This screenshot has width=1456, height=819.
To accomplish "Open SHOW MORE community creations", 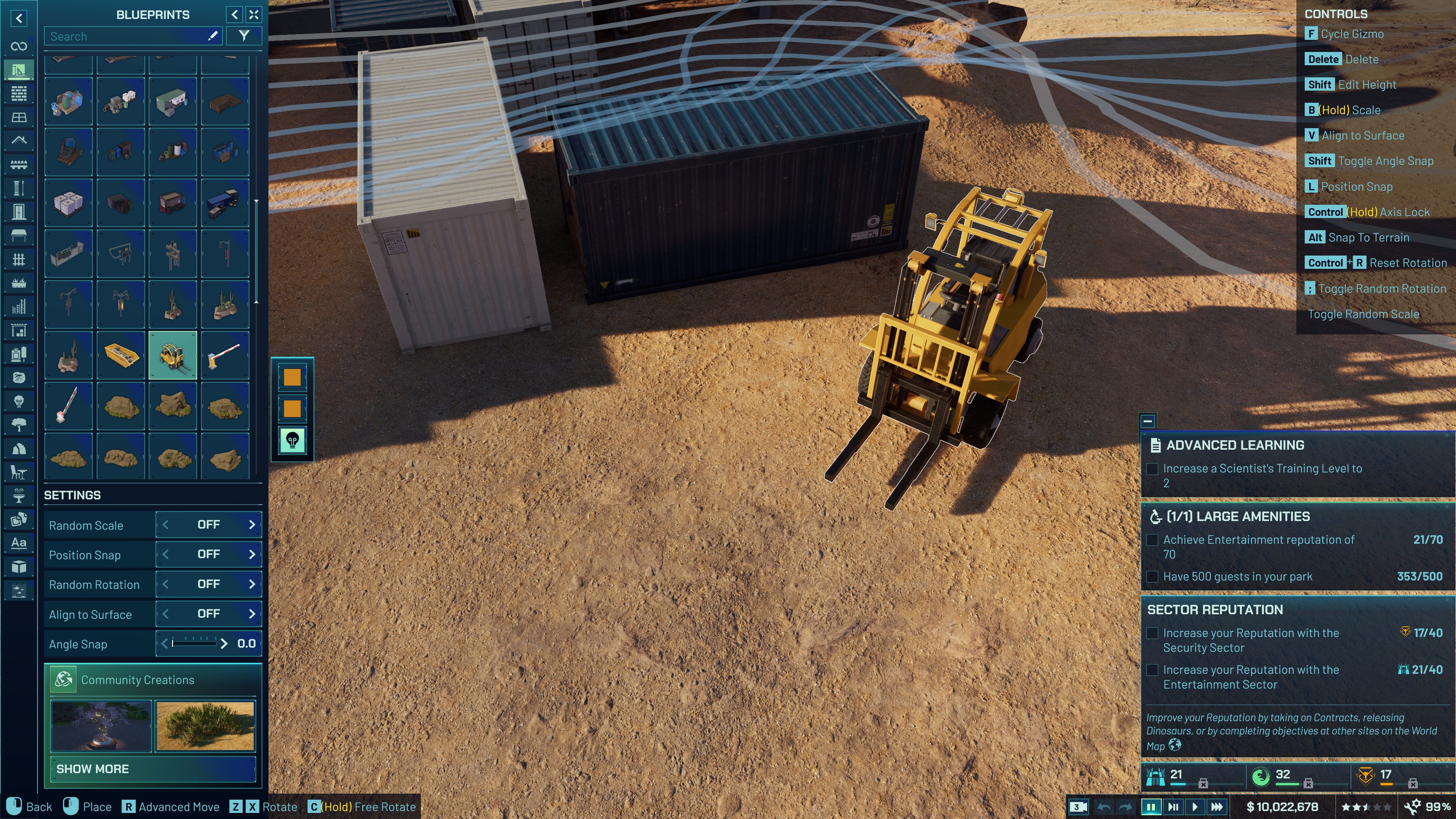I will (x=152, y=769).
